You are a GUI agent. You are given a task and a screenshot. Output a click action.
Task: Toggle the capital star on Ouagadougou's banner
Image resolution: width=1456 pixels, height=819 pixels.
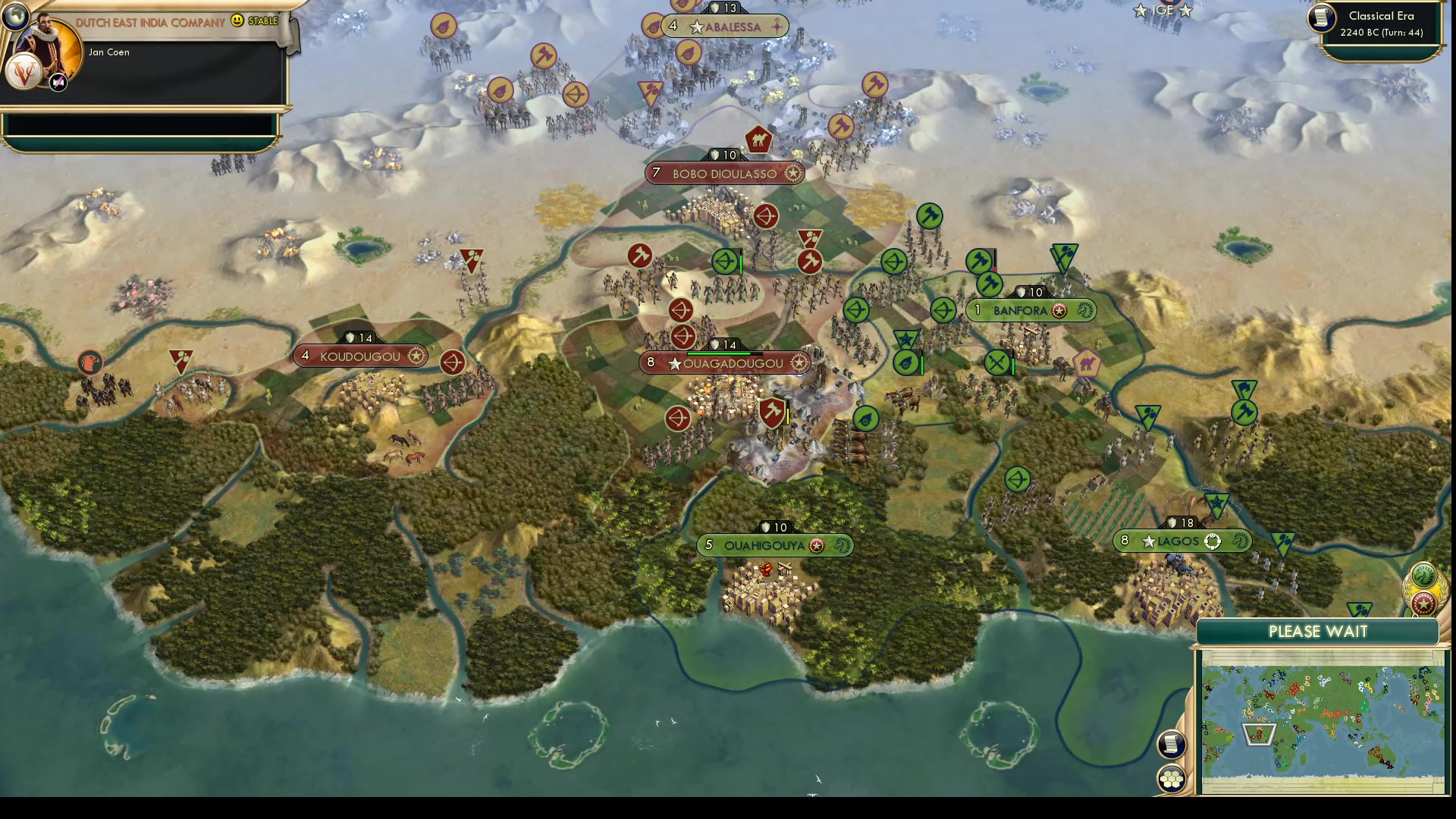(x=675, y=362)
